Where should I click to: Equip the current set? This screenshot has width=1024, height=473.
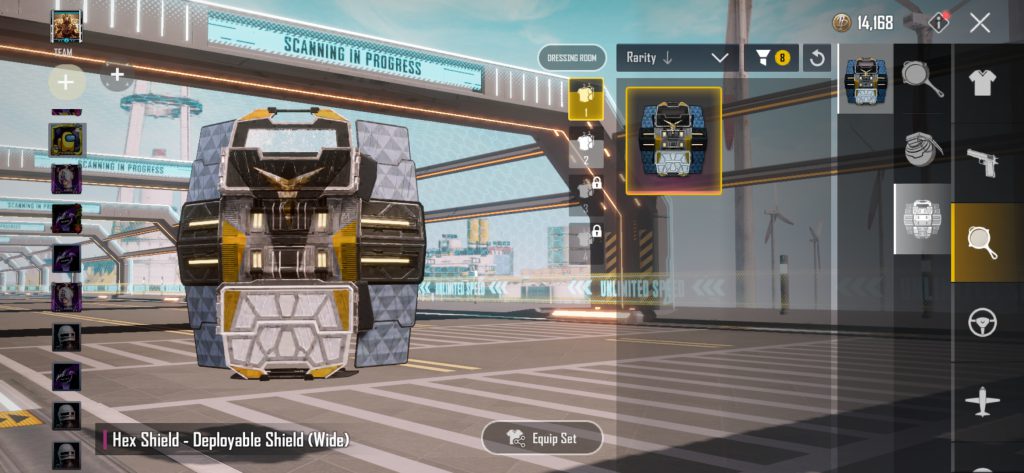click(543, 438)
